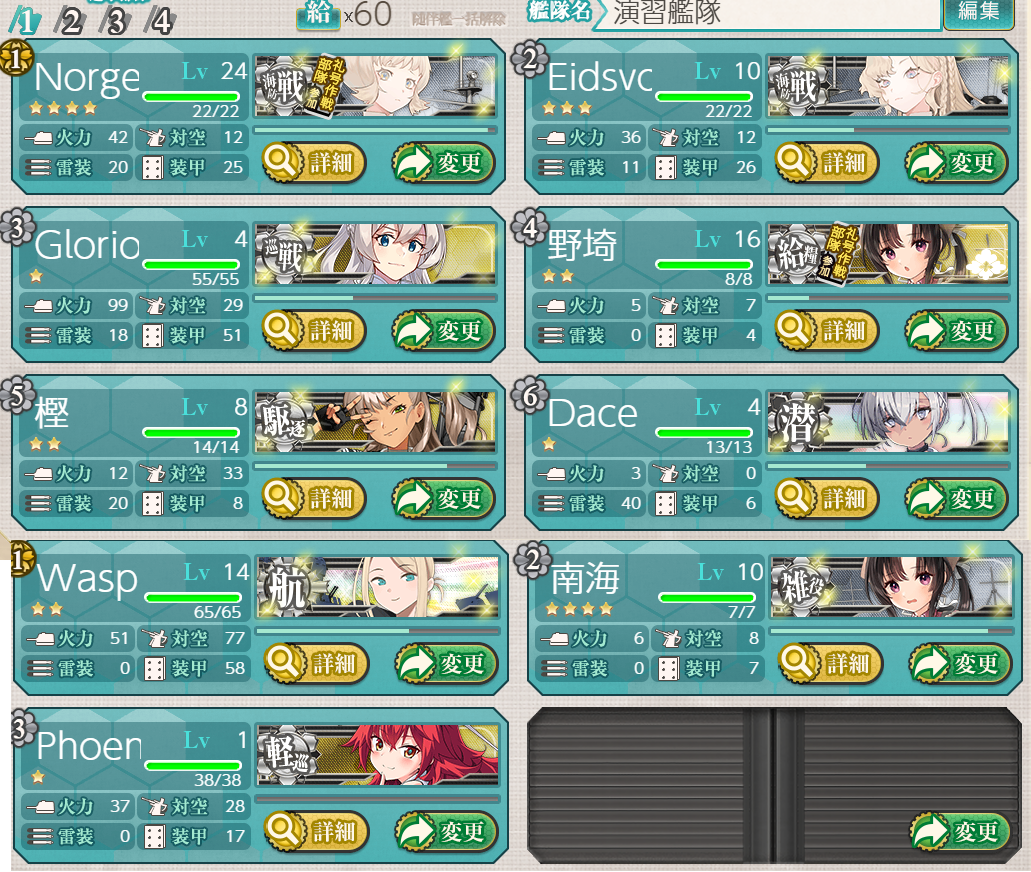Change the ship 野埼
Screen dimensions: 1031x872
tap(956, 330)
